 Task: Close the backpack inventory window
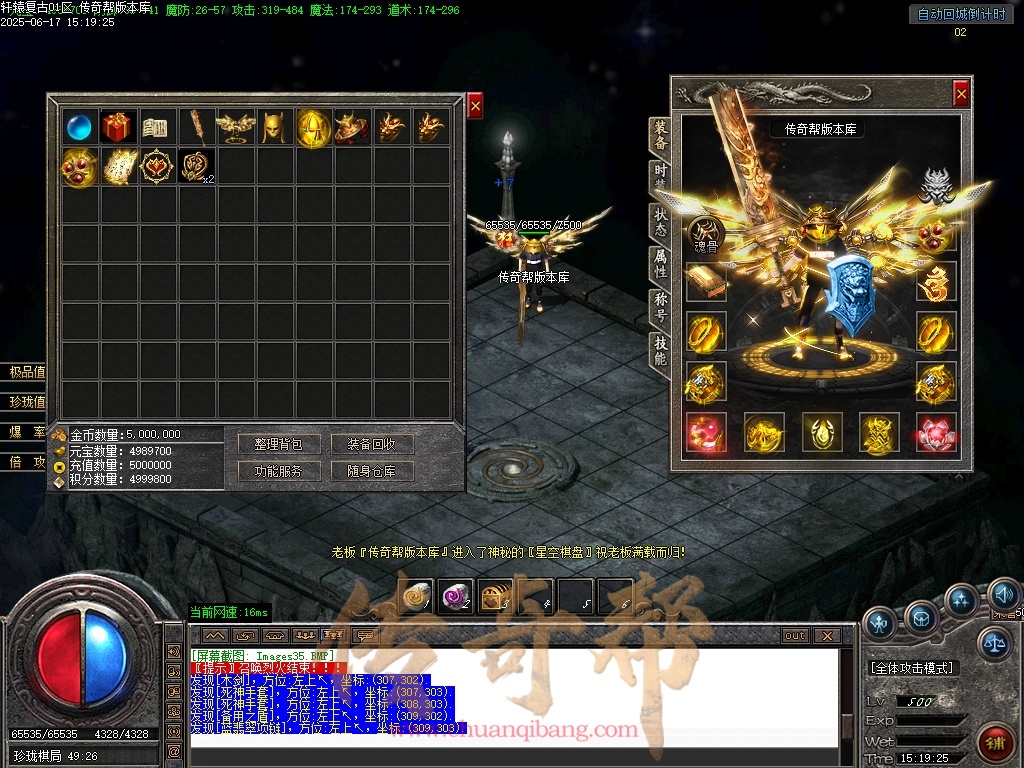point(475,105)
